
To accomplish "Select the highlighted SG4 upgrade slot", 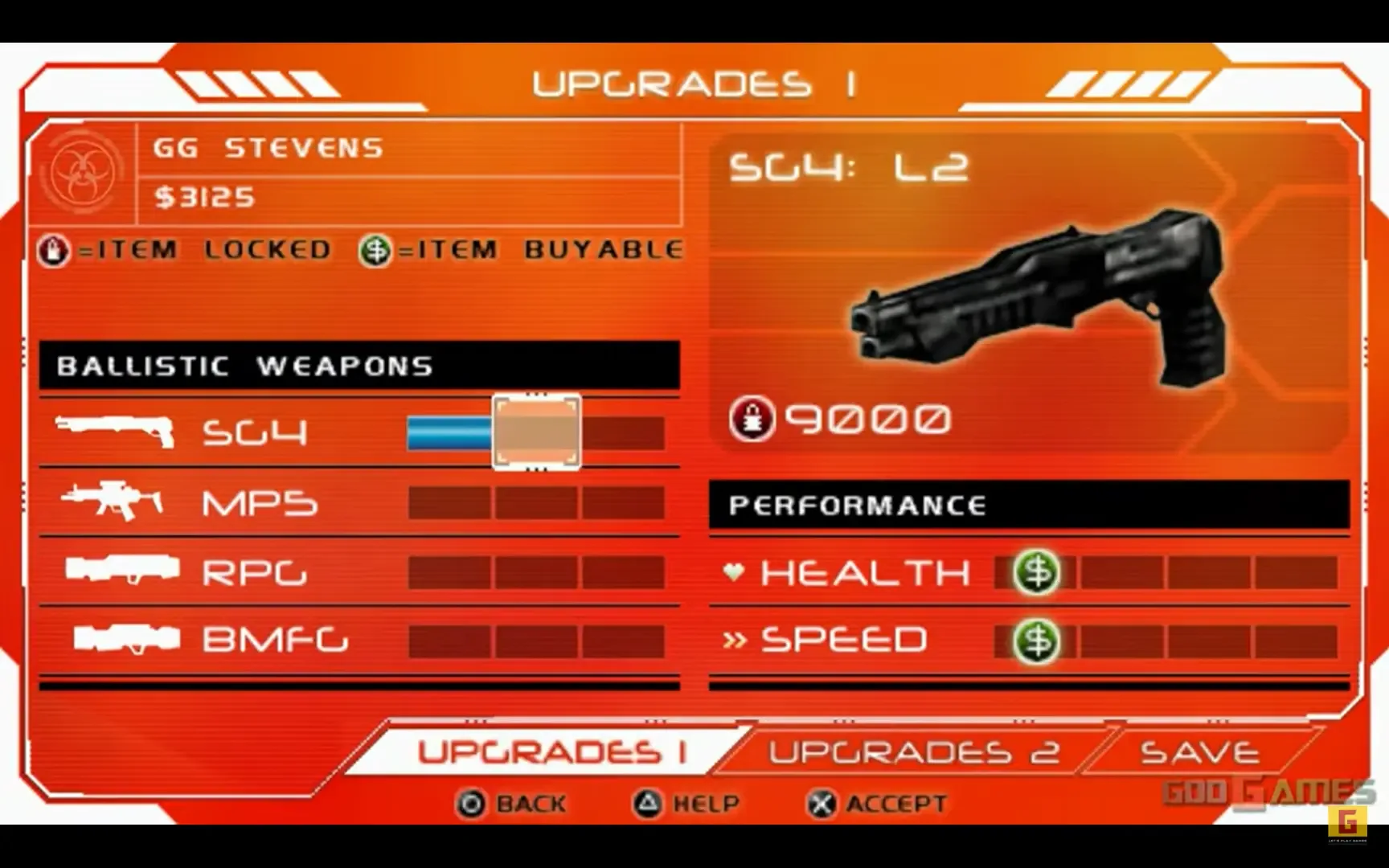I will (535, 432).
